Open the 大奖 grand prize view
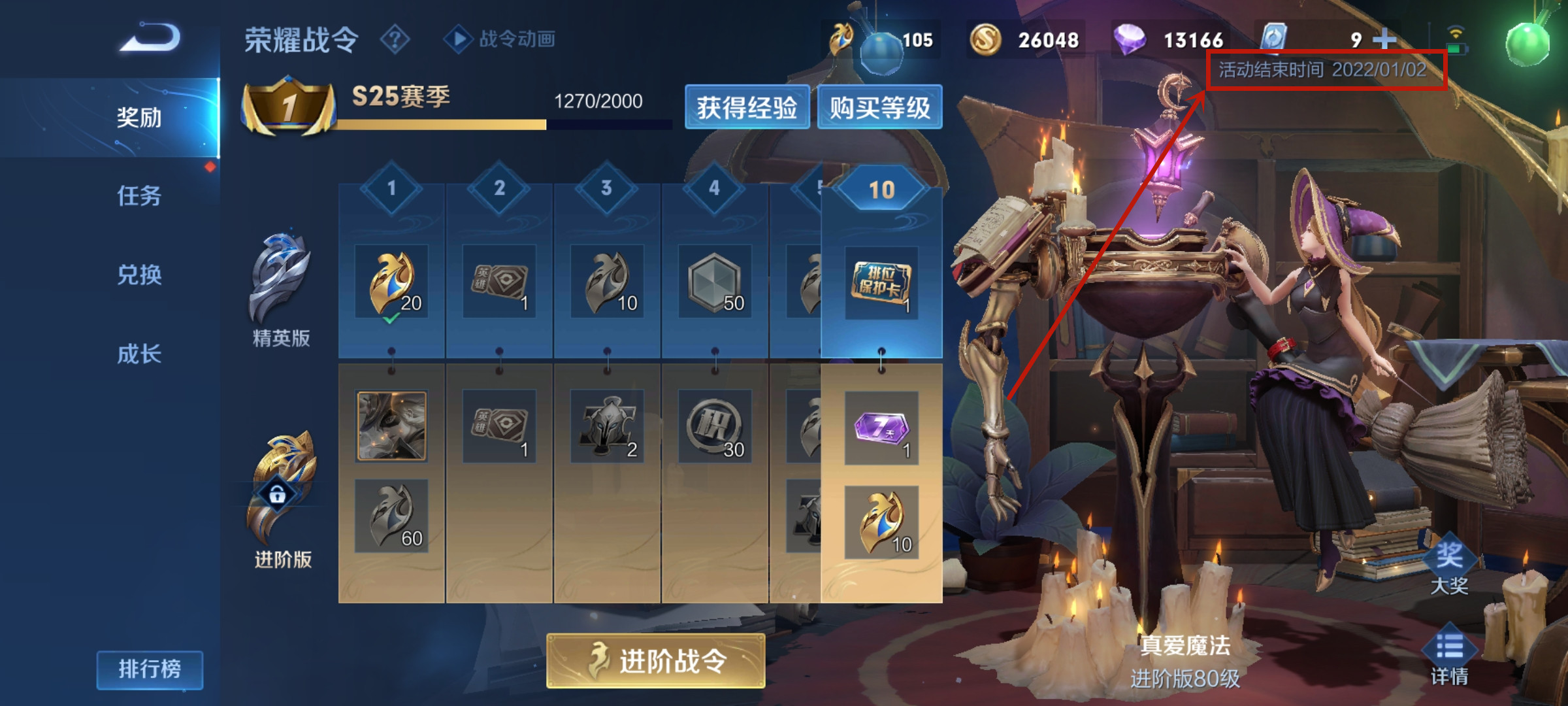 click(x=1449, y=567)
